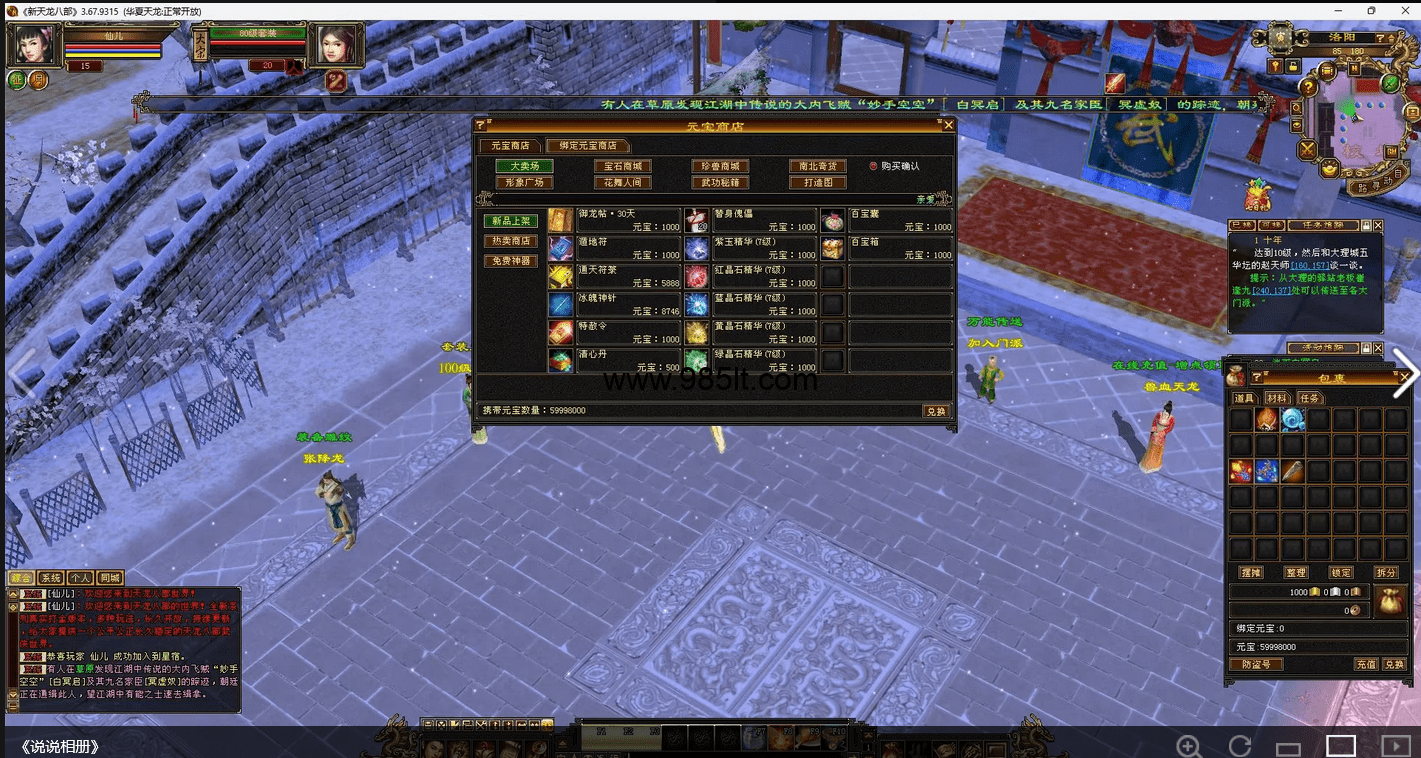Viewport: 1421px width, 758px height.
Task: Select the 珍兽商城 category
Action: (x=719, y=166)
